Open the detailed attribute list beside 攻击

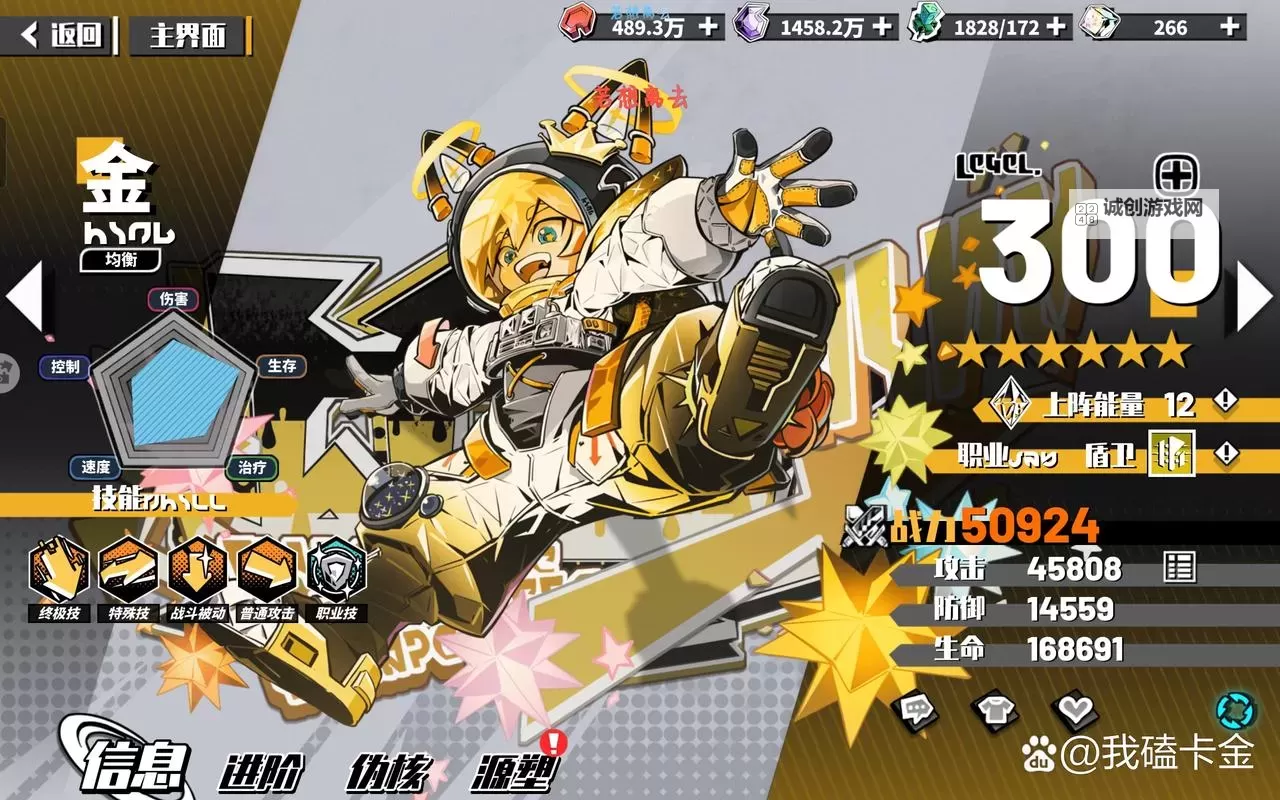(x=1179, y=568)
